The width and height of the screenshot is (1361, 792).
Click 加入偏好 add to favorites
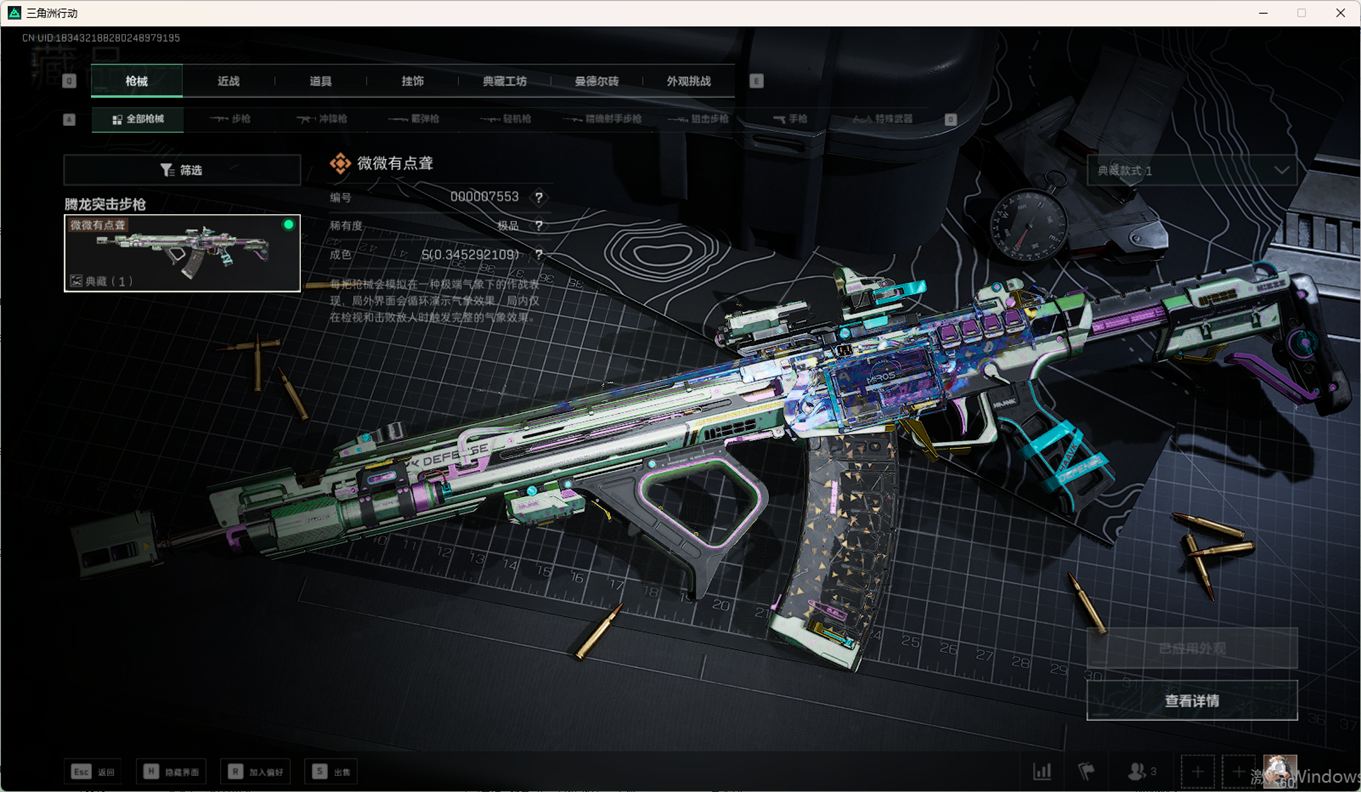(257, 772)
